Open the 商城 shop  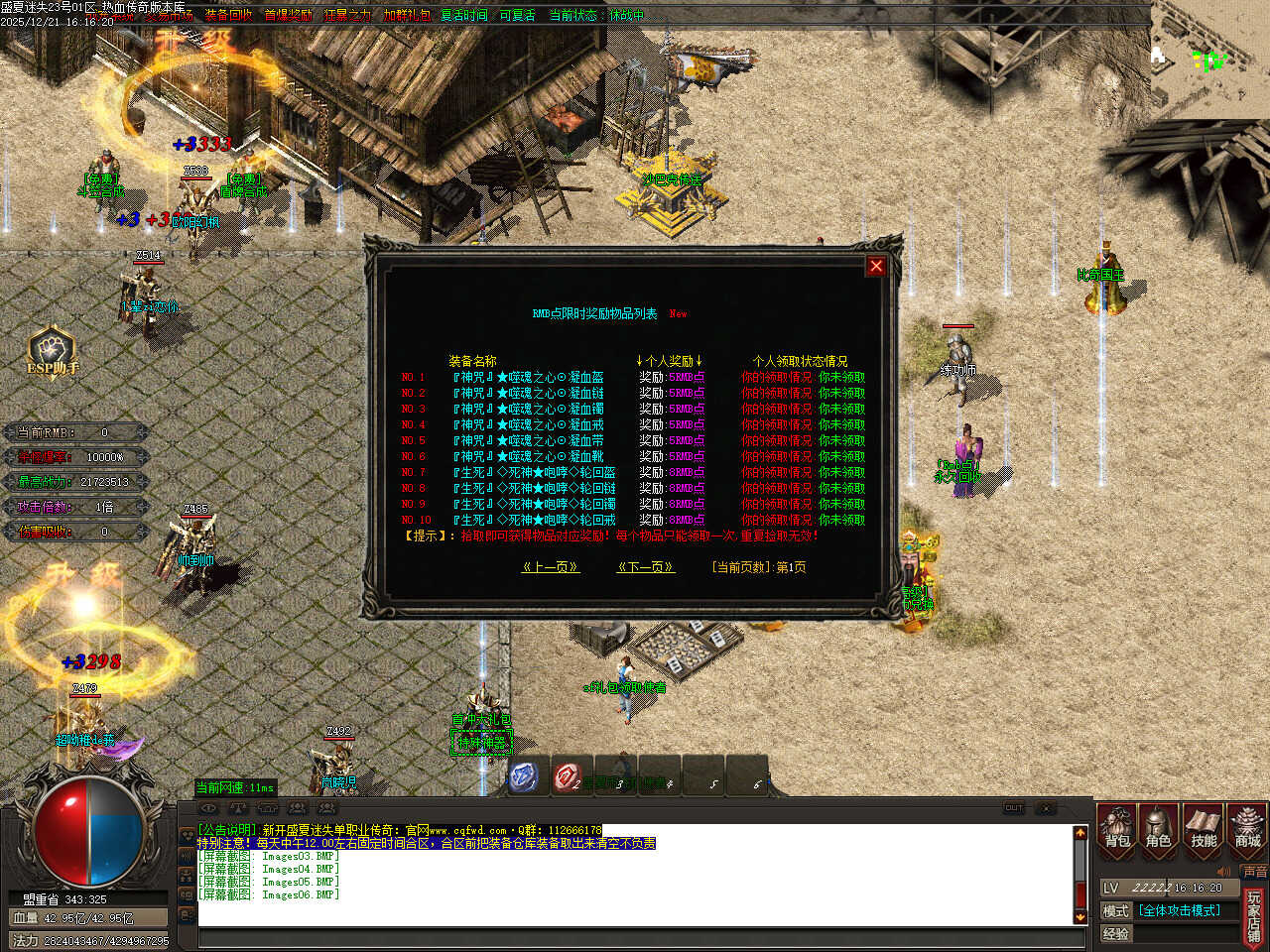[x=1247, y=828]
